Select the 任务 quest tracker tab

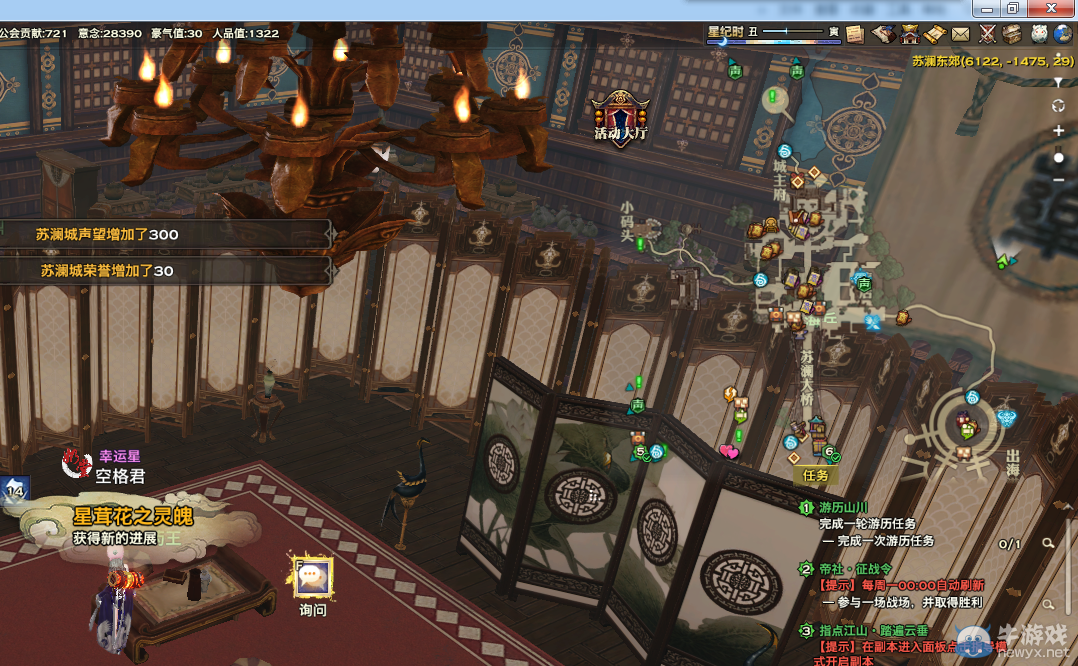816,476
